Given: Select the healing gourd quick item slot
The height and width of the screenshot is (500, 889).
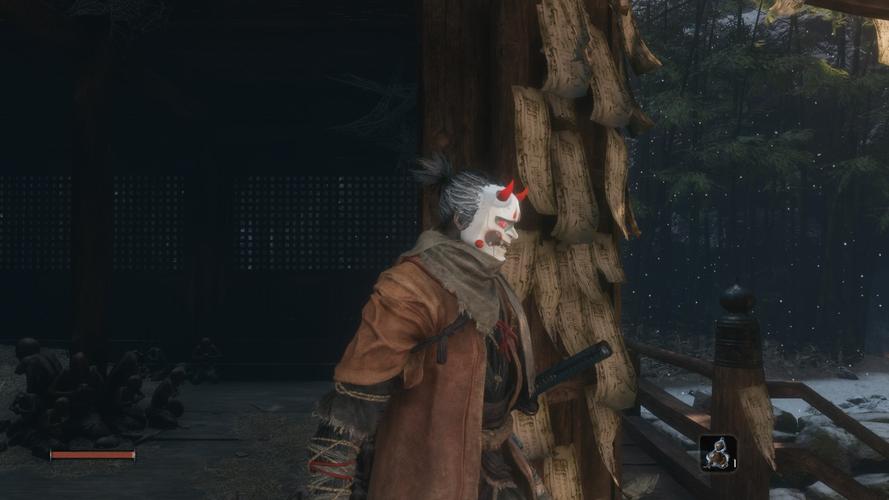Looking at the screenshot, I should pyautogui.click(x=717, y=453).
